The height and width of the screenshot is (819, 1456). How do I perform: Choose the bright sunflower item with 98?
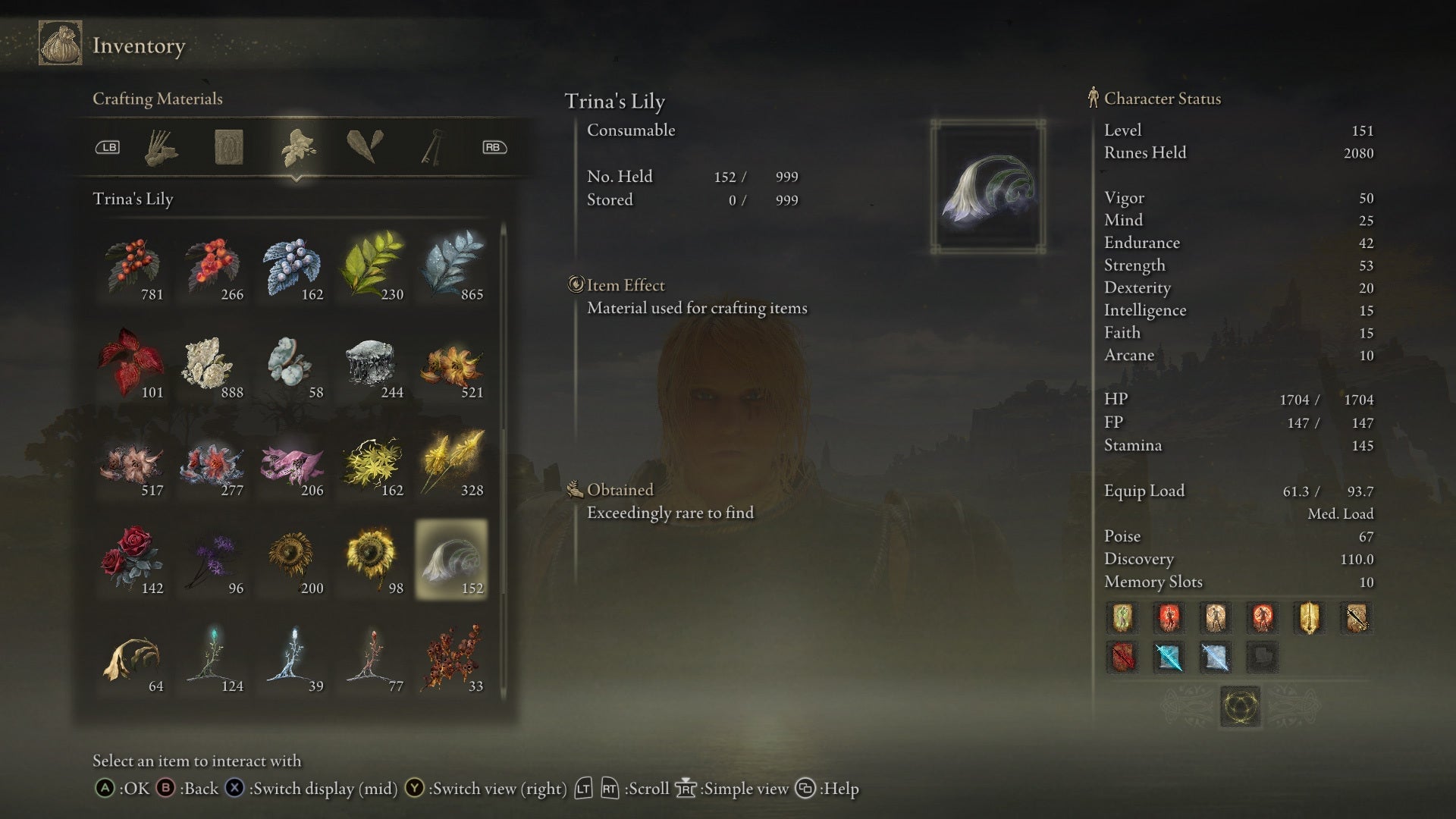click(x=372, y=560)
